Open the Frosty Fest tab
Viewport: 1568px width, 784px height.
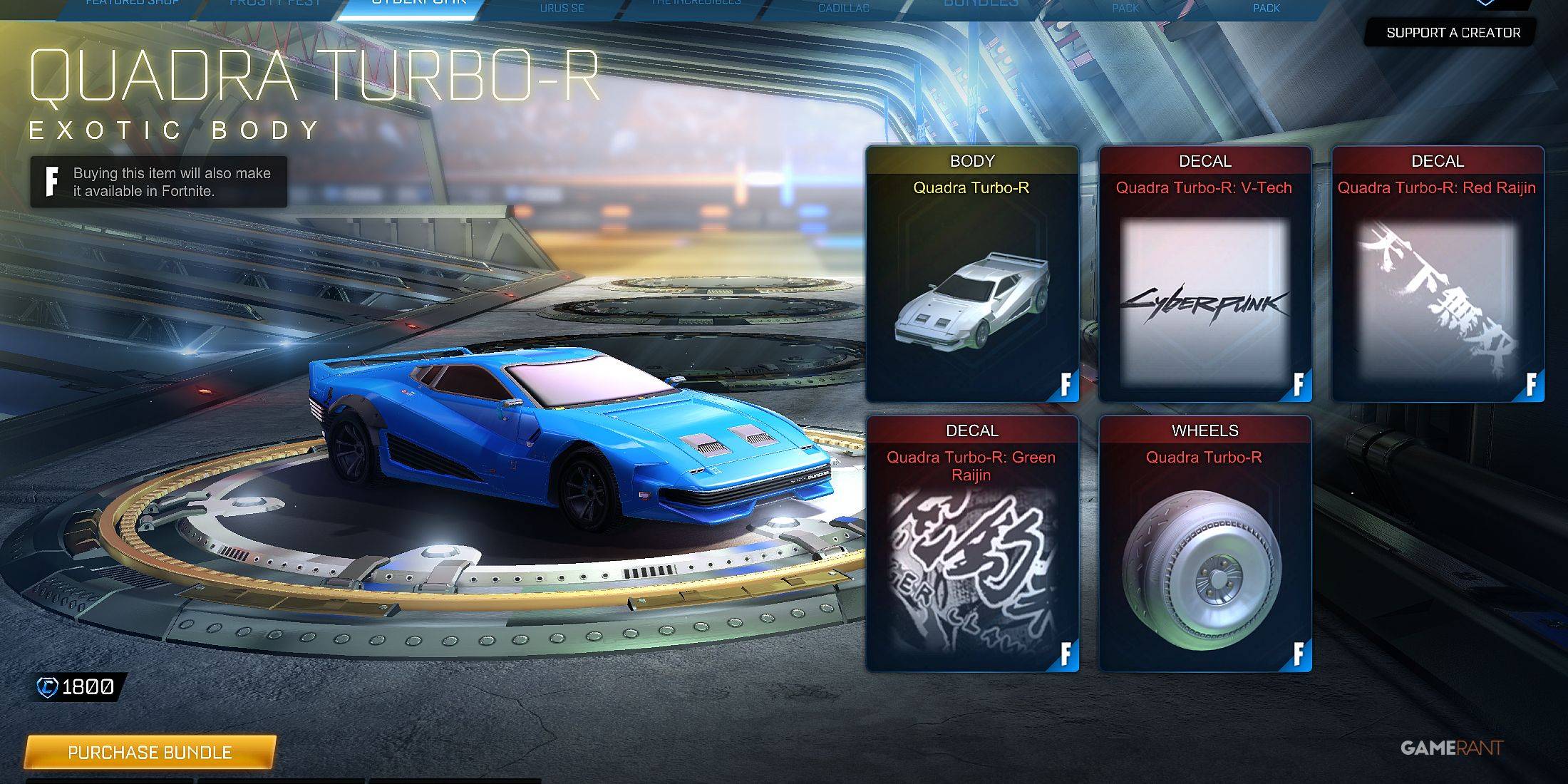[274, 6]
